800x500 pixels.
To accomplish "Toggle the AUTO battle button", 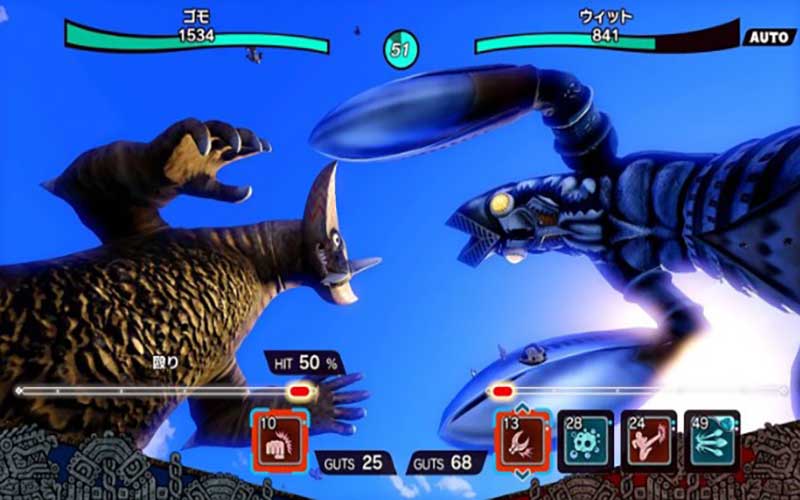I will [x=768, y=37].
